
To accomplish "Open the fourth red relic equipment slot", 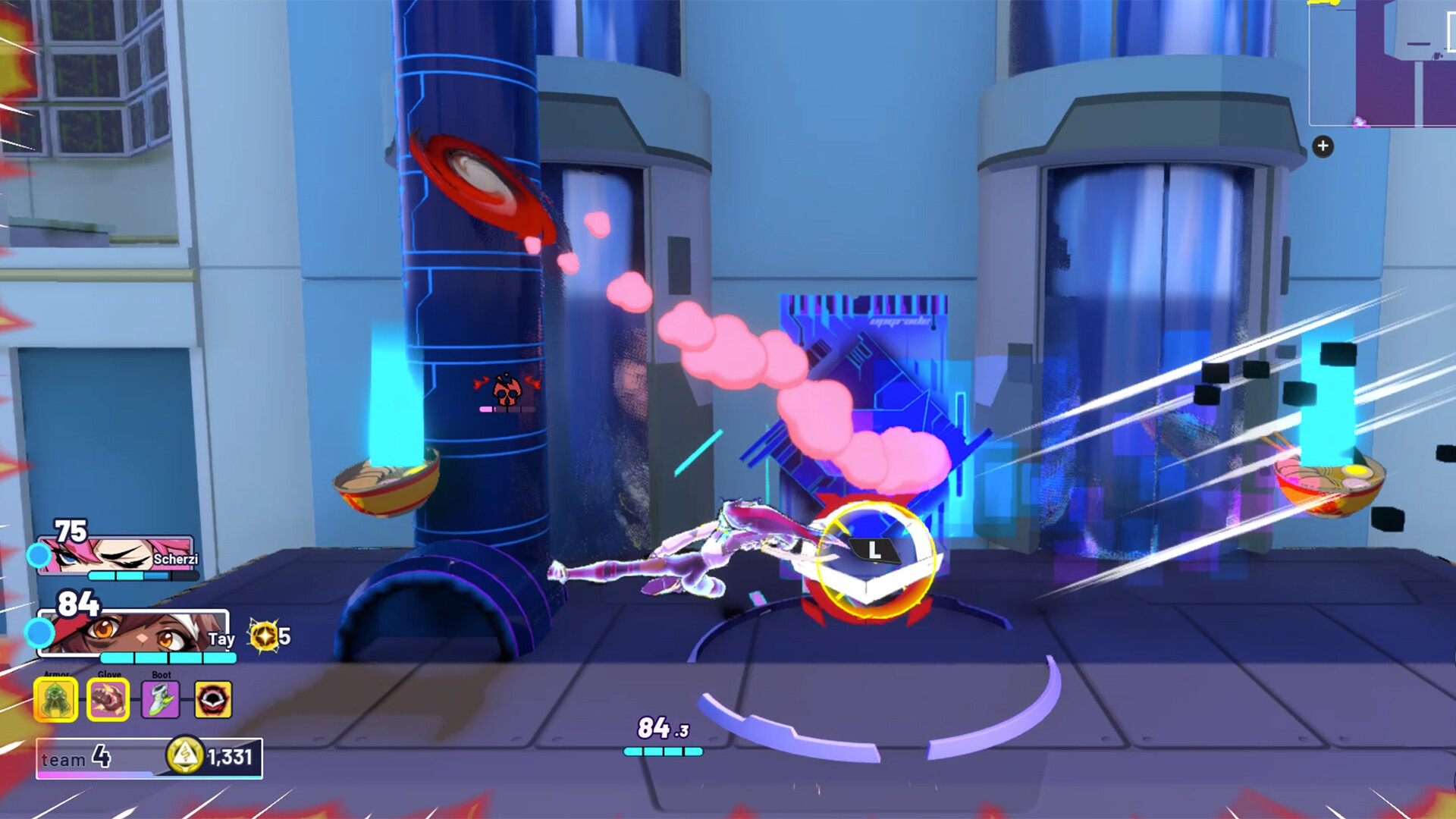I will pos(215,700).
